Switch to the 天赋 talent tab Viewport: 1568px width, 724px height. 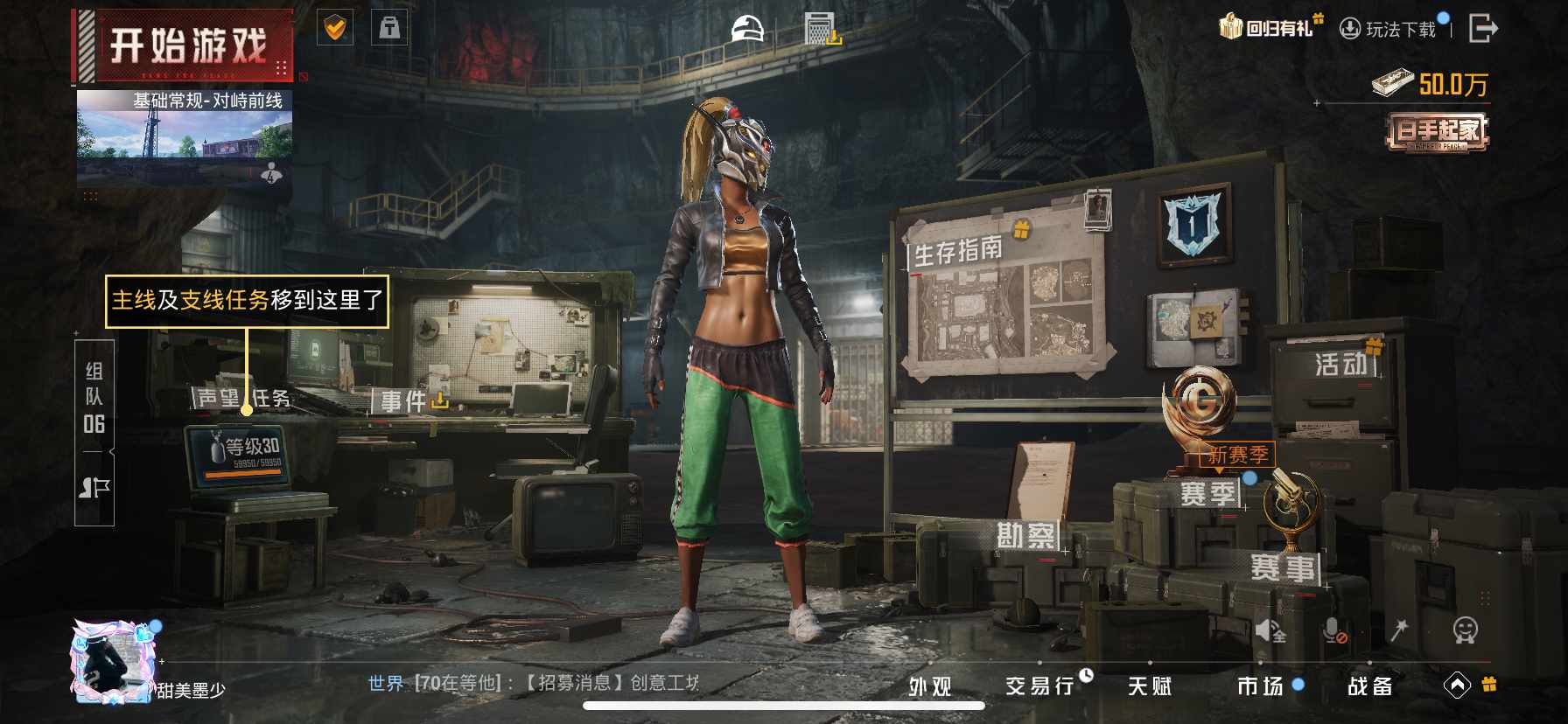(1149, 686)
